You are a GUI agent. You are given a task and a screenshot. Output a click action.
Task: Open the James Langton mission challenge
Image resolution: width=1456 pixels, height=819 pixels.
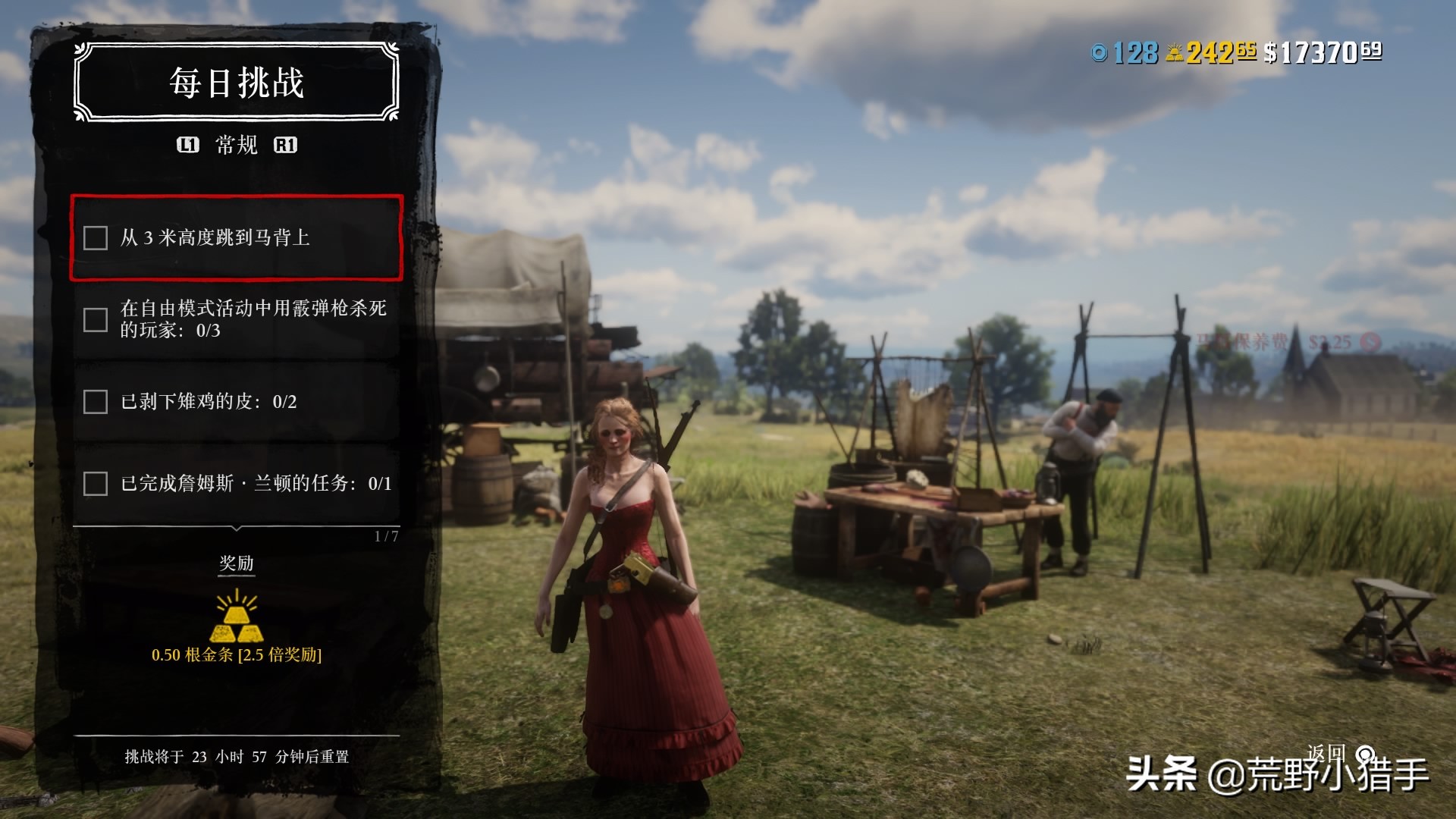[x=236, y=483]
